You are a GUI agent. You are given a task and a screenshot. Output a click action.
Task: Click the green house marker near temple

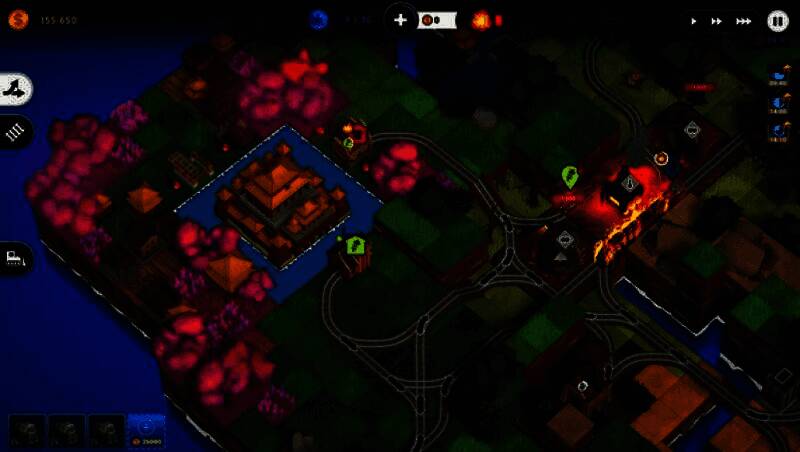[356, 244]
